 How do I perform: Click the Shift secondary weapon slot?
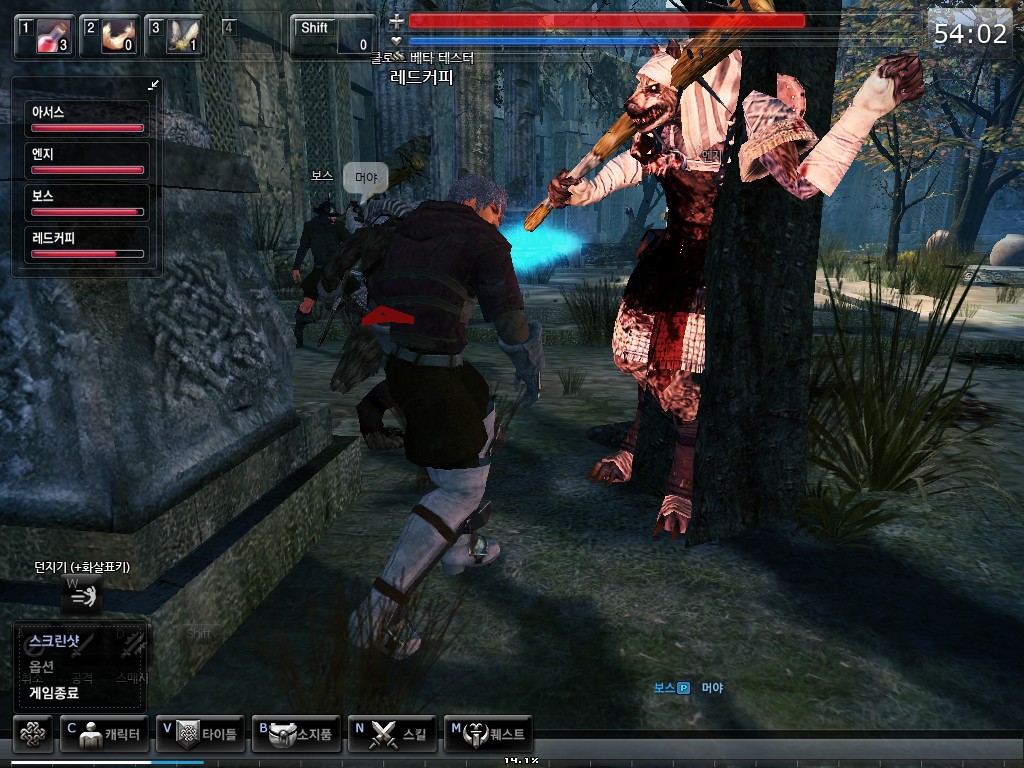tap(334, 36)
